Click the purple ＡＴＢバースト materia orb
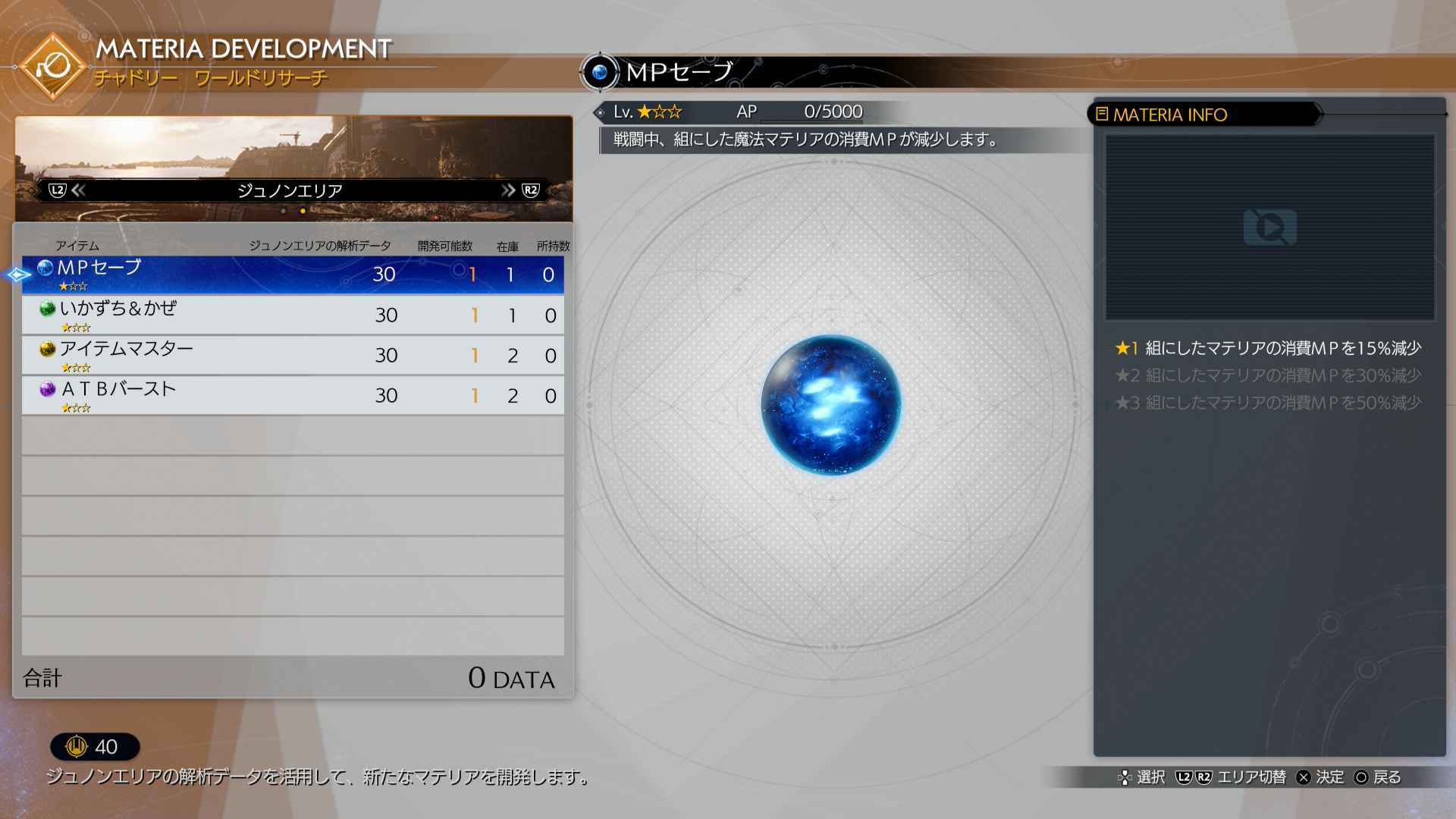The height and width of the screenshot is (819, 1456). (x=46, y=388)
